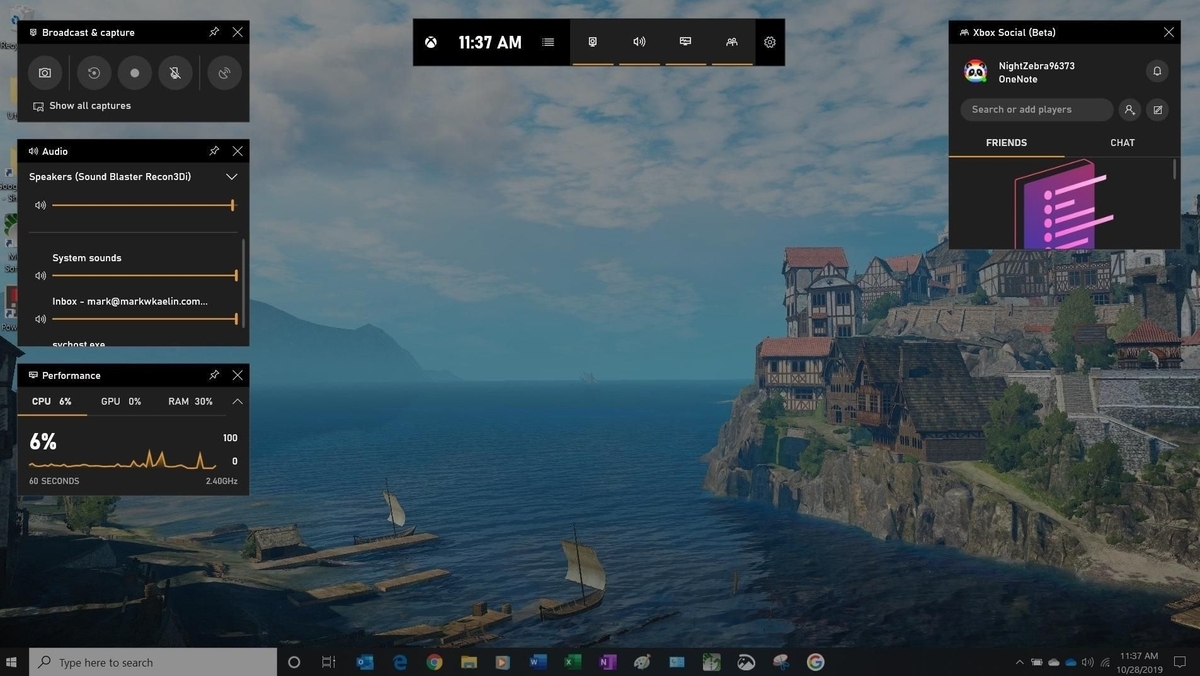Open the widget menu list icon
Screen dimensions: 1200x676
coord(548,42)
